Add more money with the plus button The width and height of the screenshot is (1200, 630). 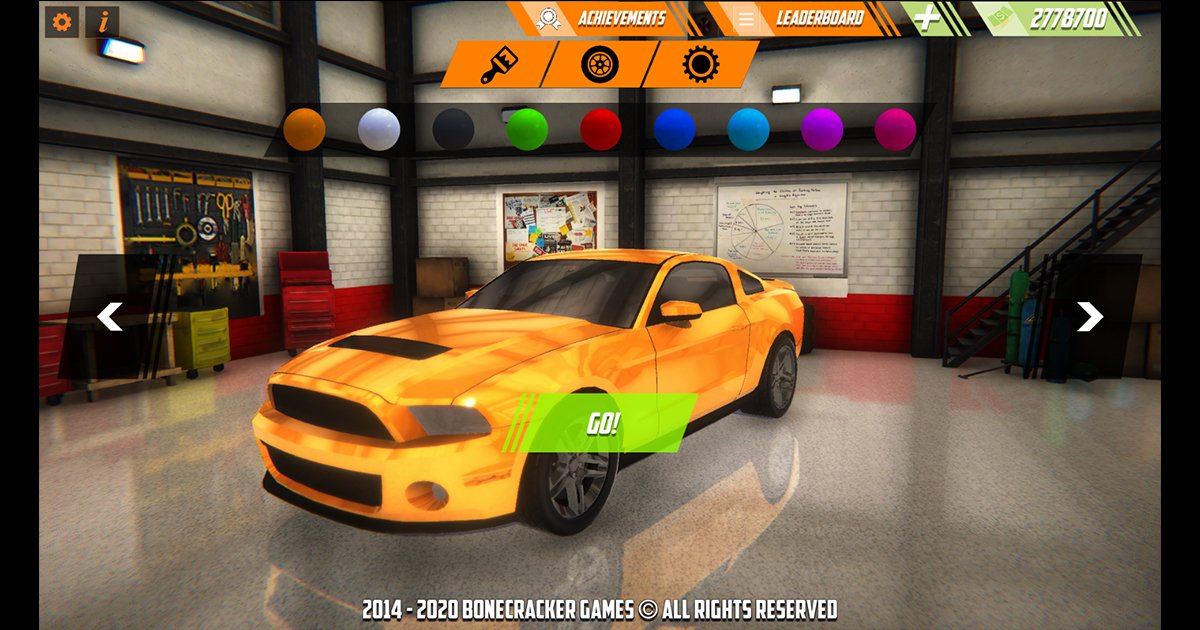pos(930,19)
